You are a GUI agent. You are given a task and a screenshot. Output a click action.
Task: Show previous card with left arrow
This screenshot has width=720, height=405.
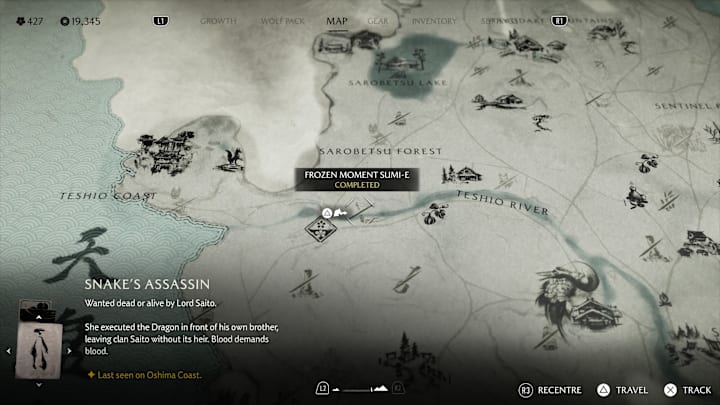10,350
